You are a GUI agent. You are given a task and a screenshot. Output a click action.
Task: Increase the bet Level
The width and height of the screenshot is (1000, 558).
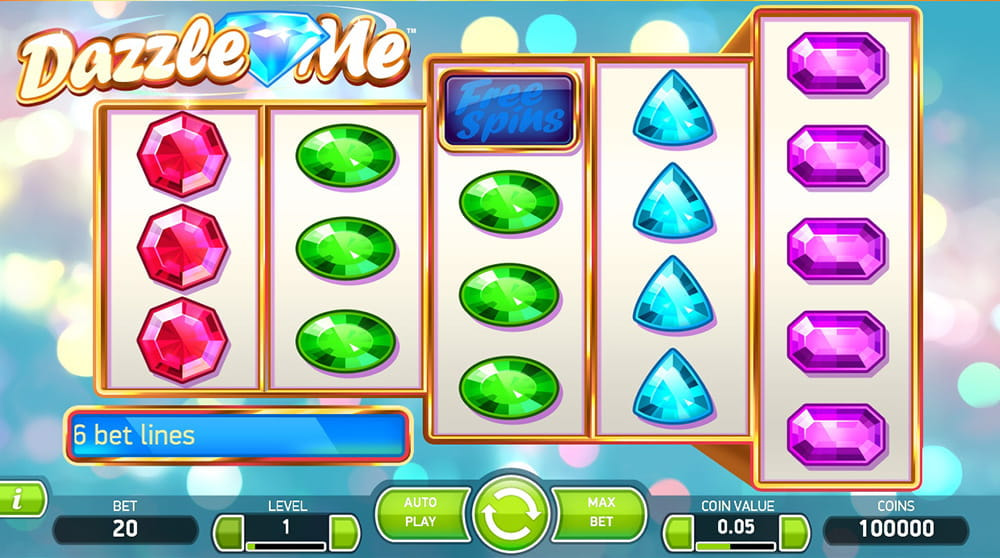point(345,531)
